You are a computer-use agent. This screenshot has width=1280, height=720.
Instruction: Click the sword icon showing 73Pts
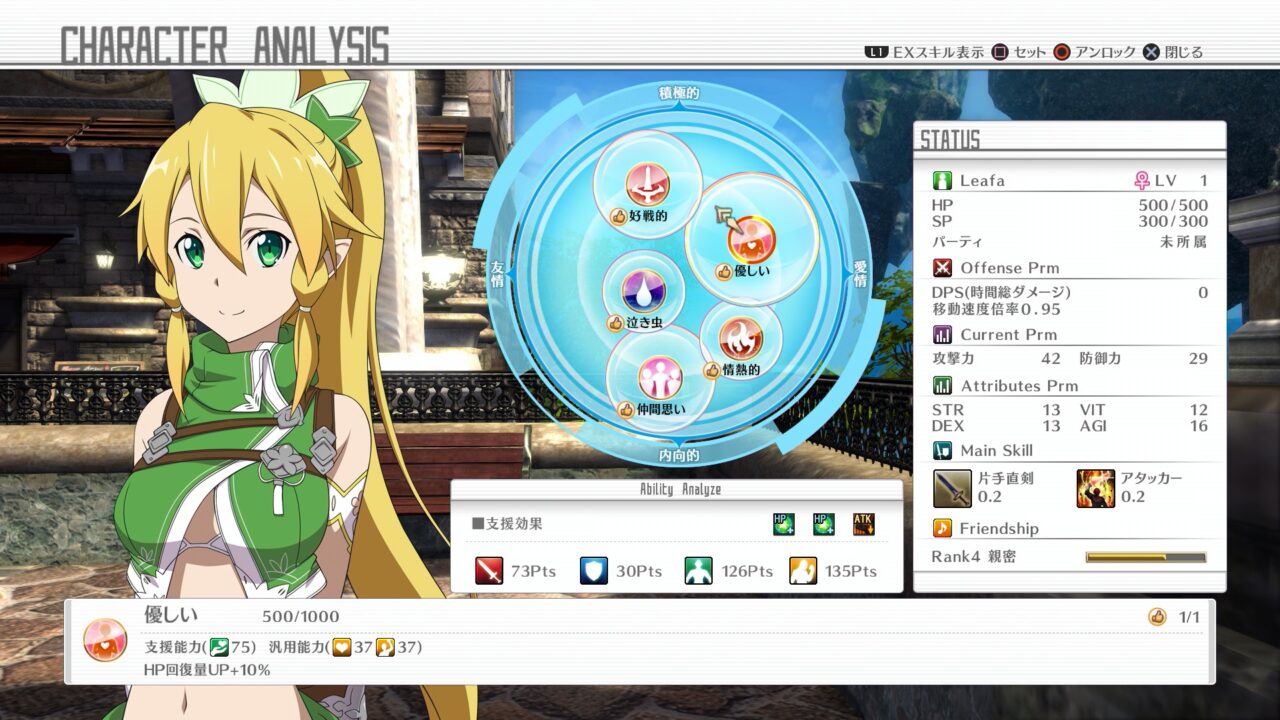pos(488,569)
